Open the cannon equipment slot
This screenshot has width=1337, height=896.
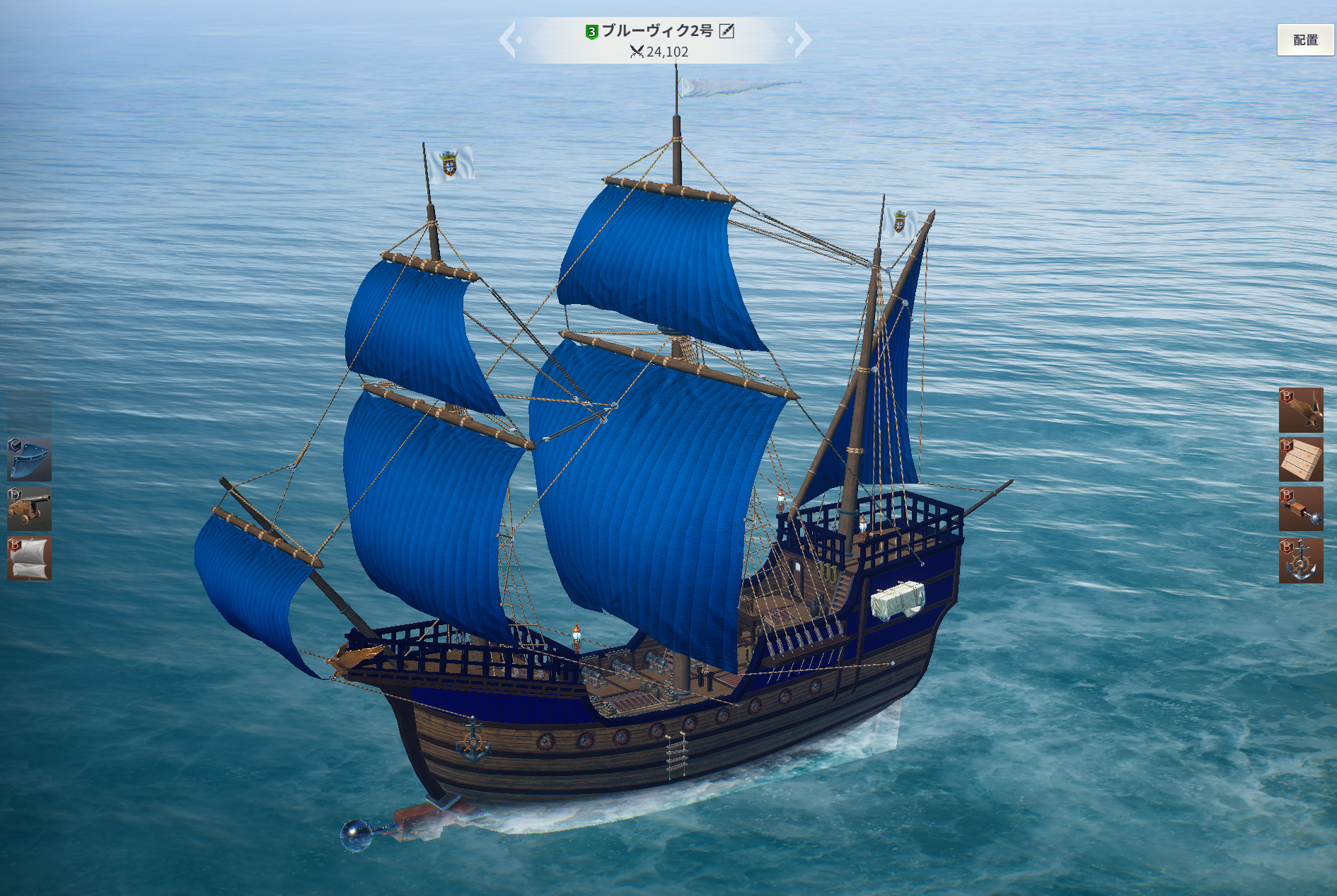coord(29,508)
